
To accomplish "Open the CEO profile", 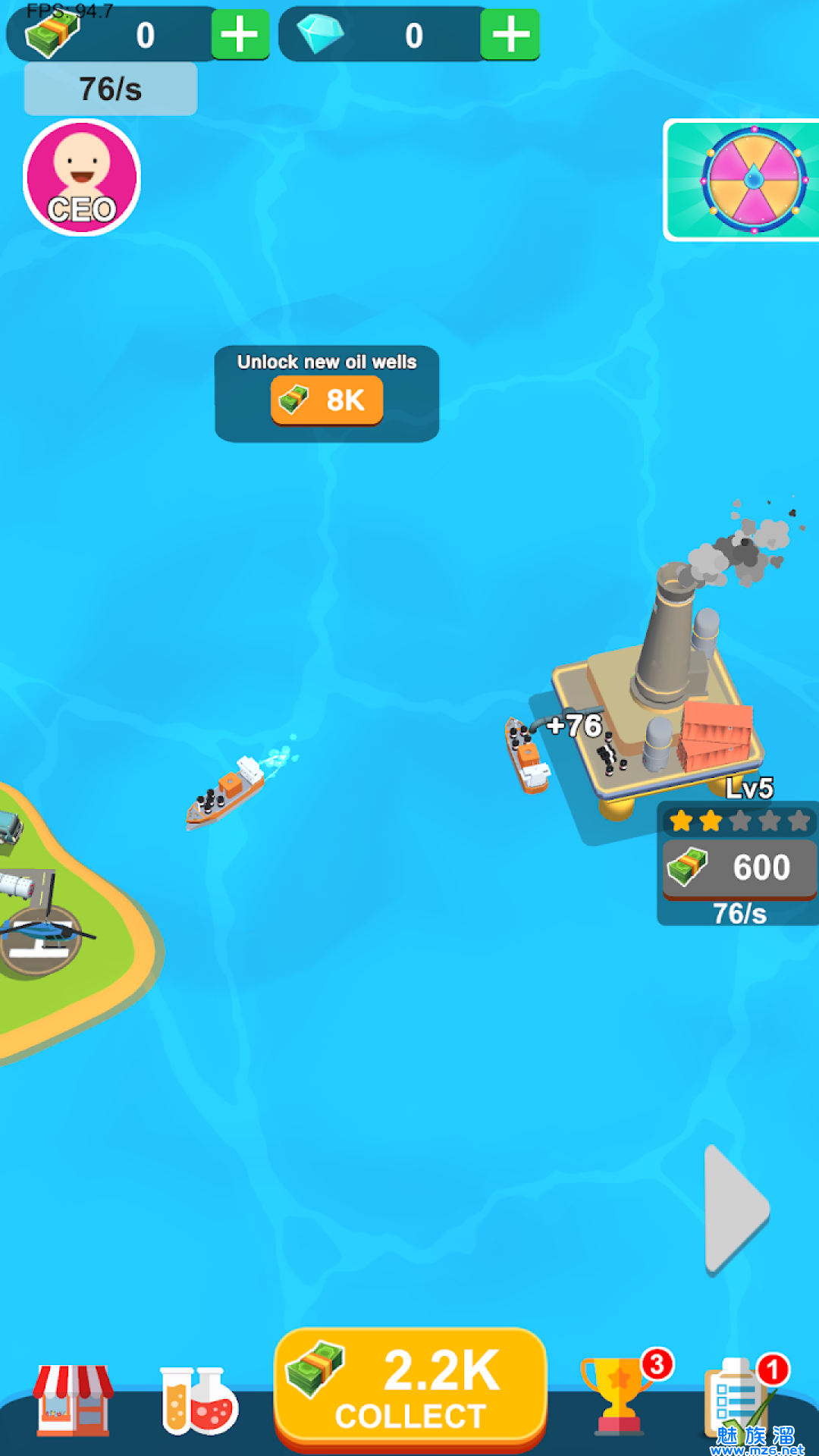I will [x=82, y=177].
